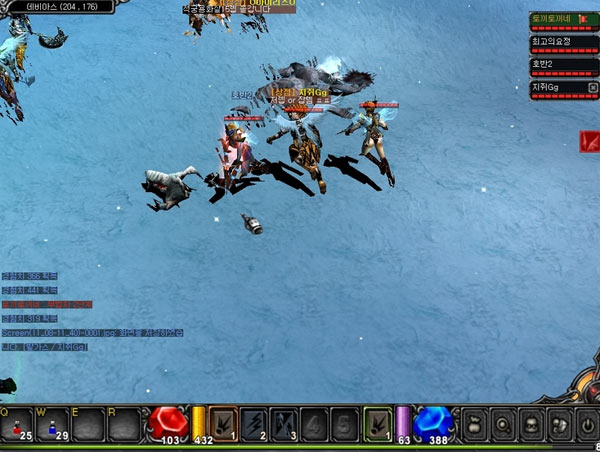Open the inventory bag menu button
Viewport: 600px width, 452px height.
[x=475, y=424]
